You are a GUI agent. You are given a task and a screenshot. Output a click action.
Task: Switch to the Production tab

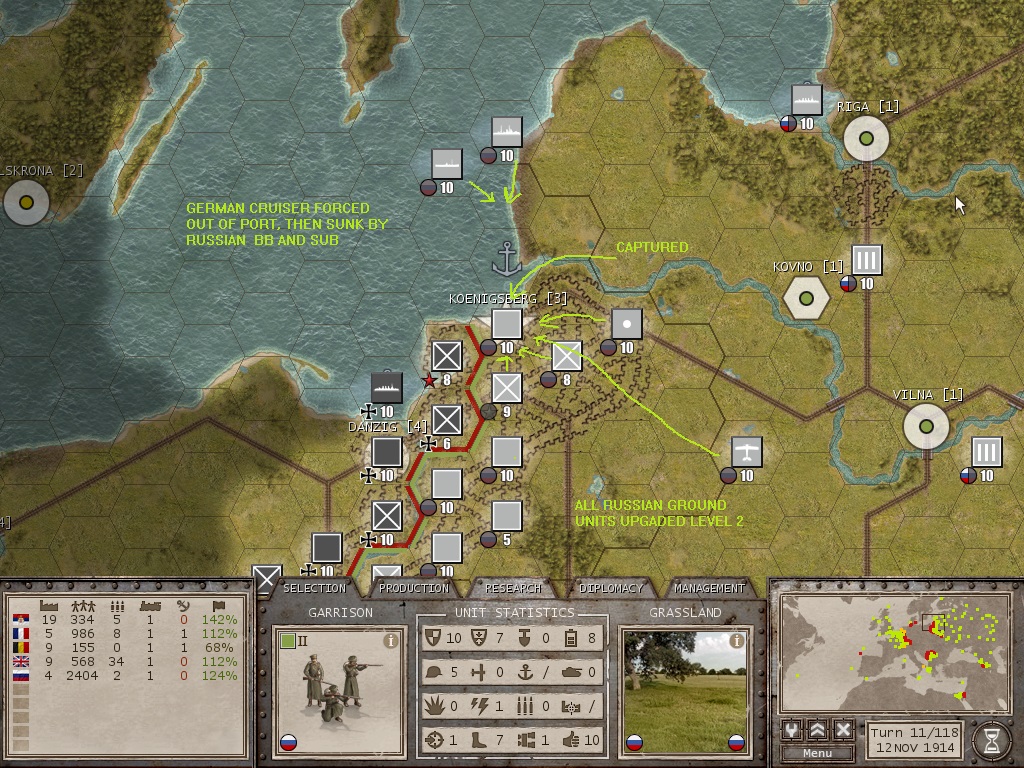pyautogui.click(x=413, y=588)
